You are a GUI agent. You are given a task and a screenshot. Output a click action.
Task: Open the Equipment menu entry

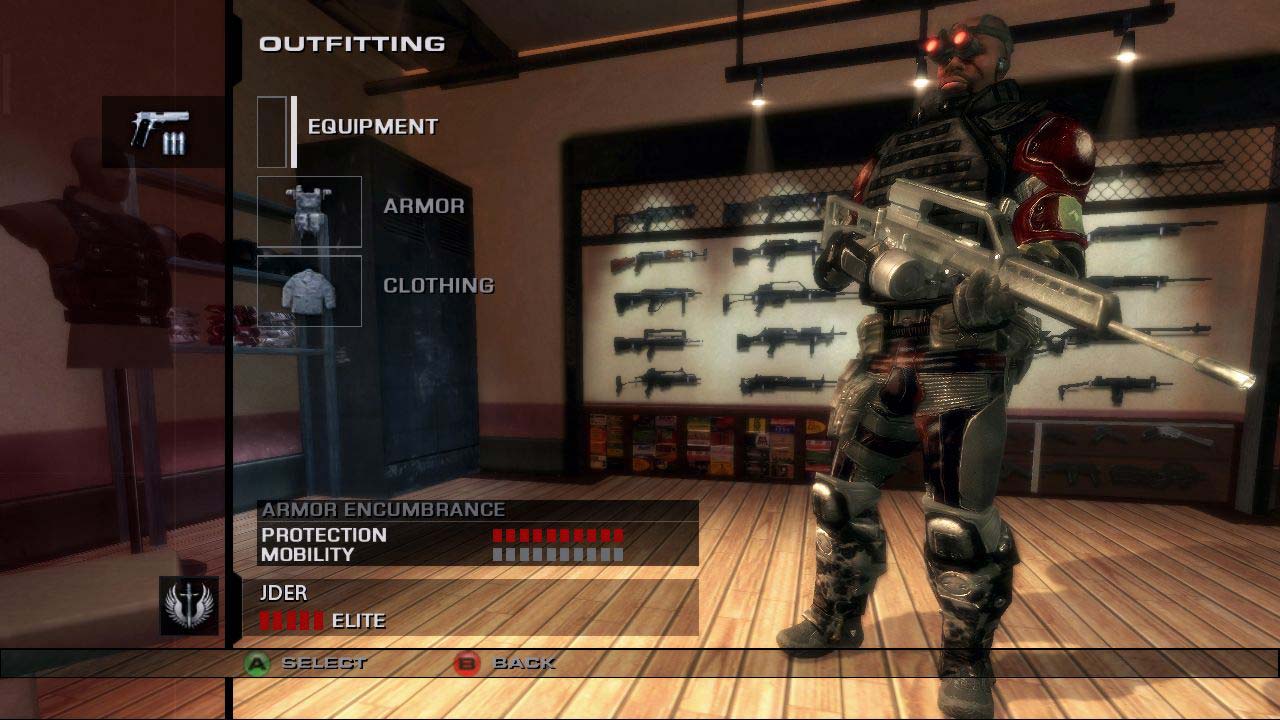[x=372, y=127]
